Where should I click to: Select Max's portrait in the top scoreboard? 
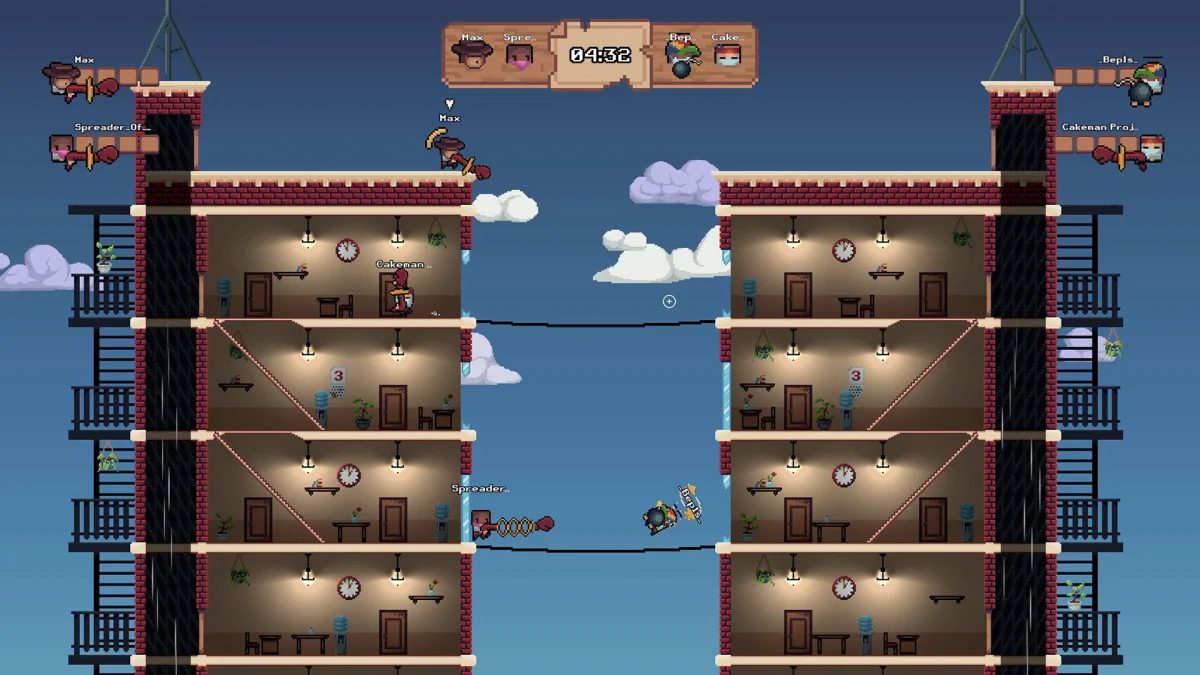coord(472,53)
